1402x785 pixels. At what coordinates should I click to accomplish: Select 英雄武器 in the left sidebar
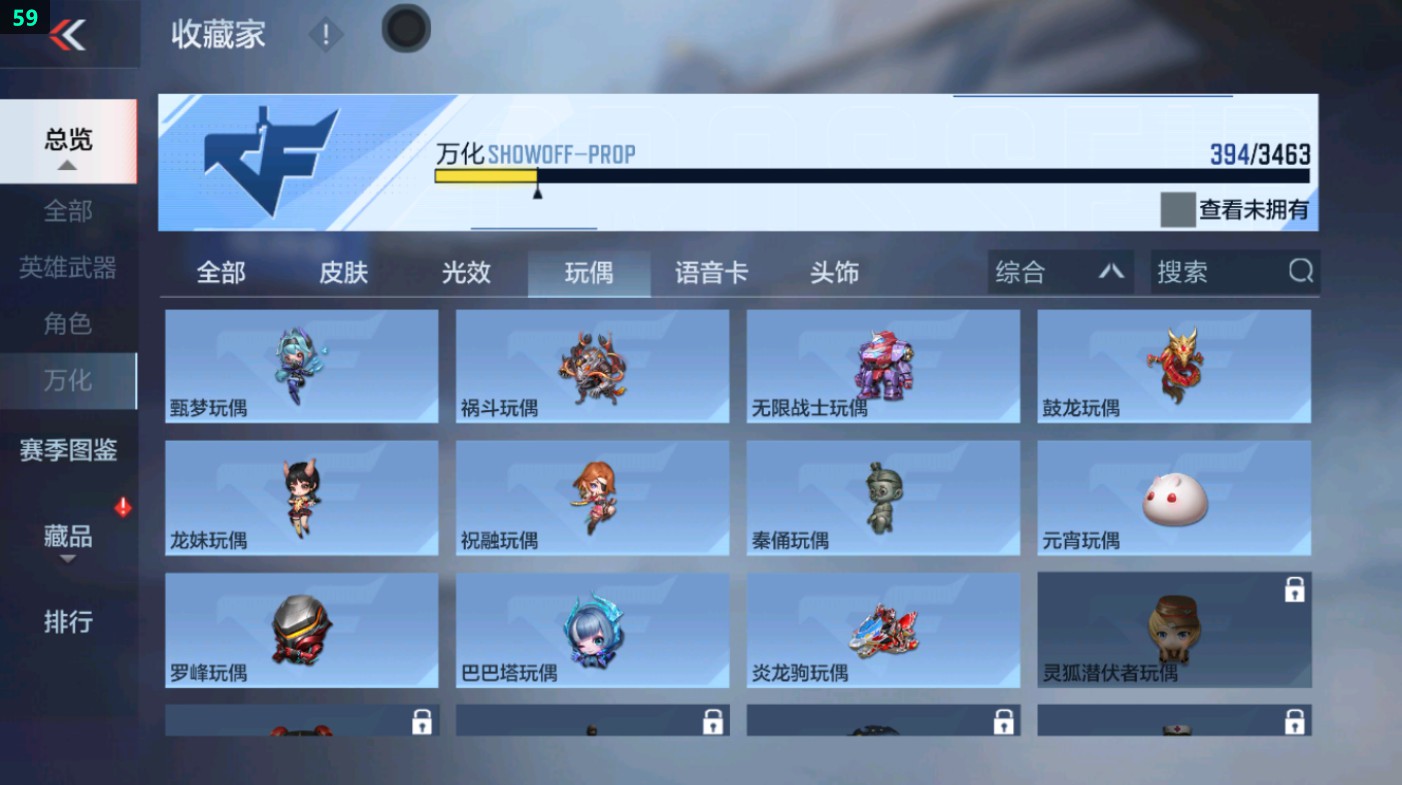coord(68,266)
